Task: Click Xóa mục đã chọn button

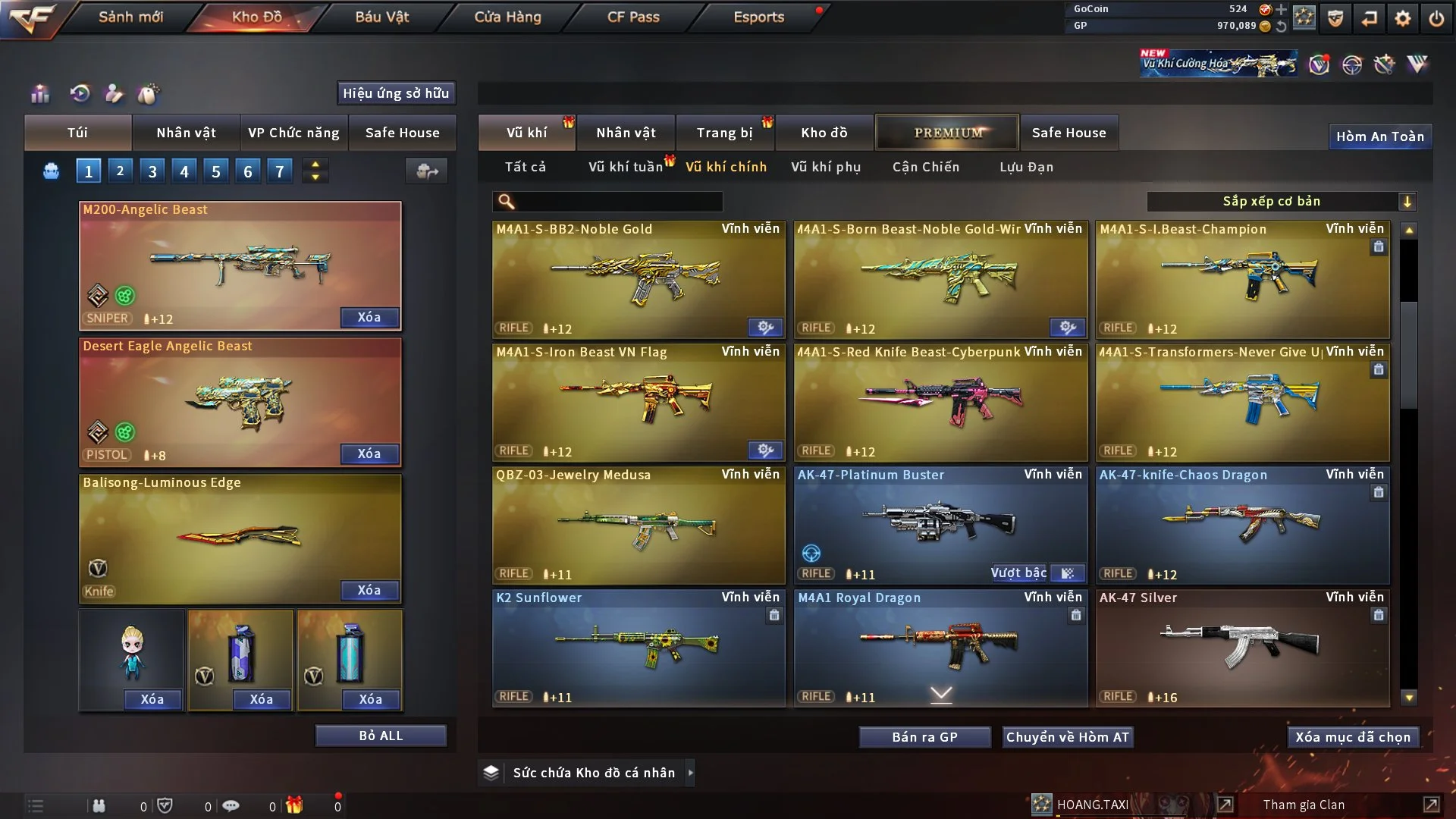Action: click(x=1353, y=737)
